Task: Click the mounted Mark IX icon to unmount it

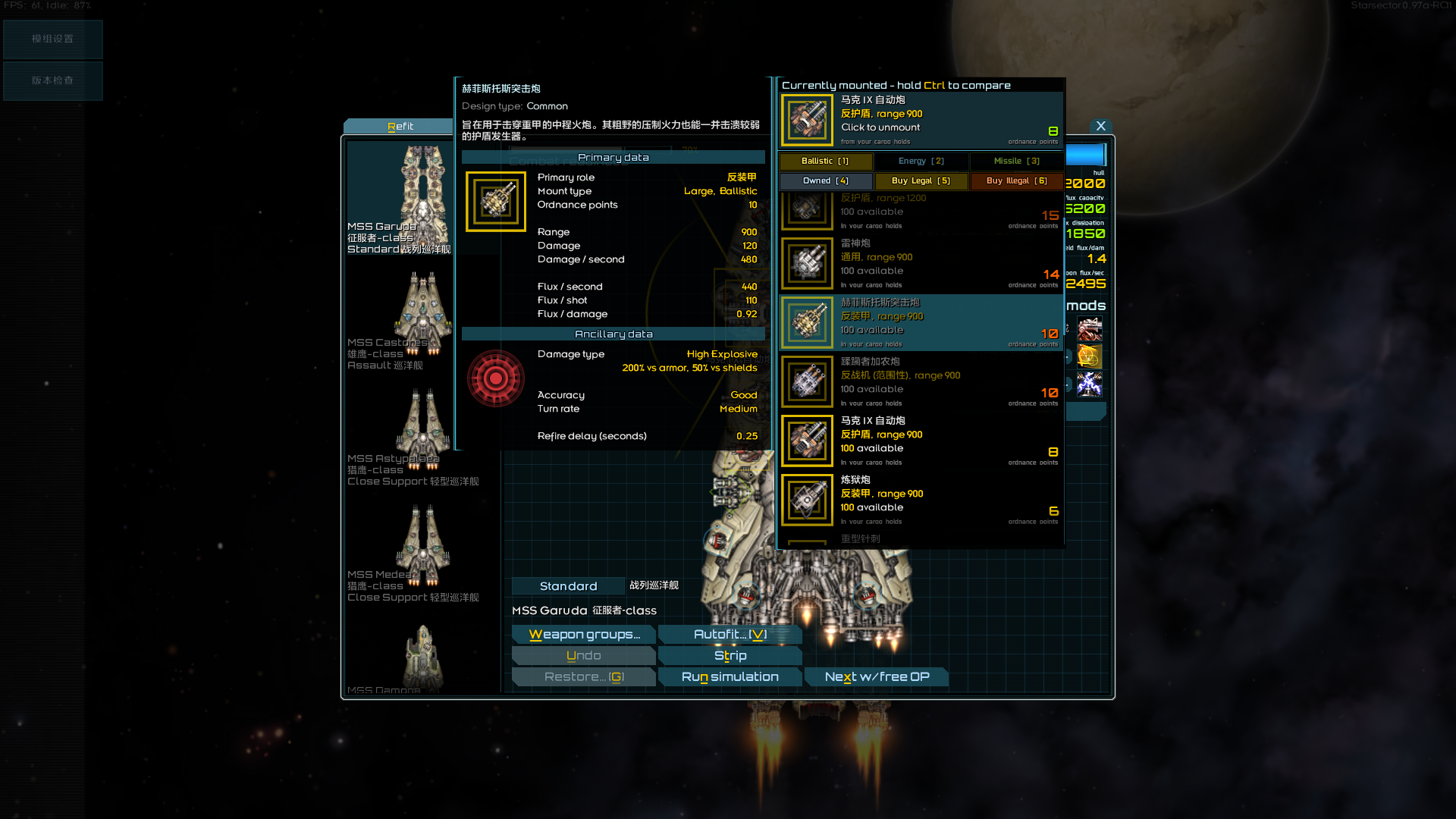Action: pyautogui.click(x=807, y=120)
